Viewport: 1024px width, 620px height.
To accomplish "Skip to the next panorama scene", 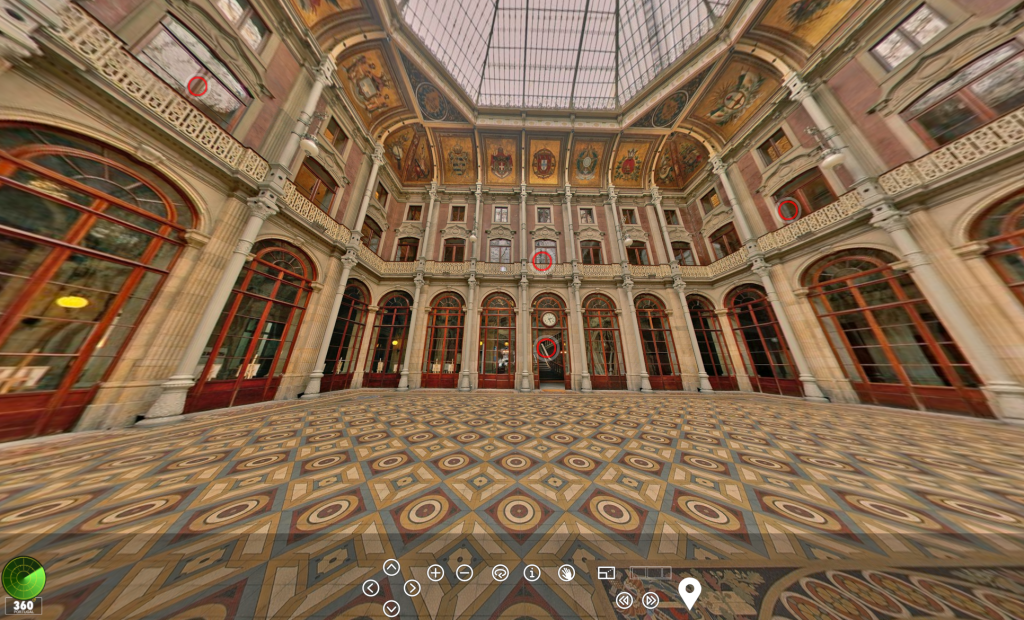I will click(651, 600).
